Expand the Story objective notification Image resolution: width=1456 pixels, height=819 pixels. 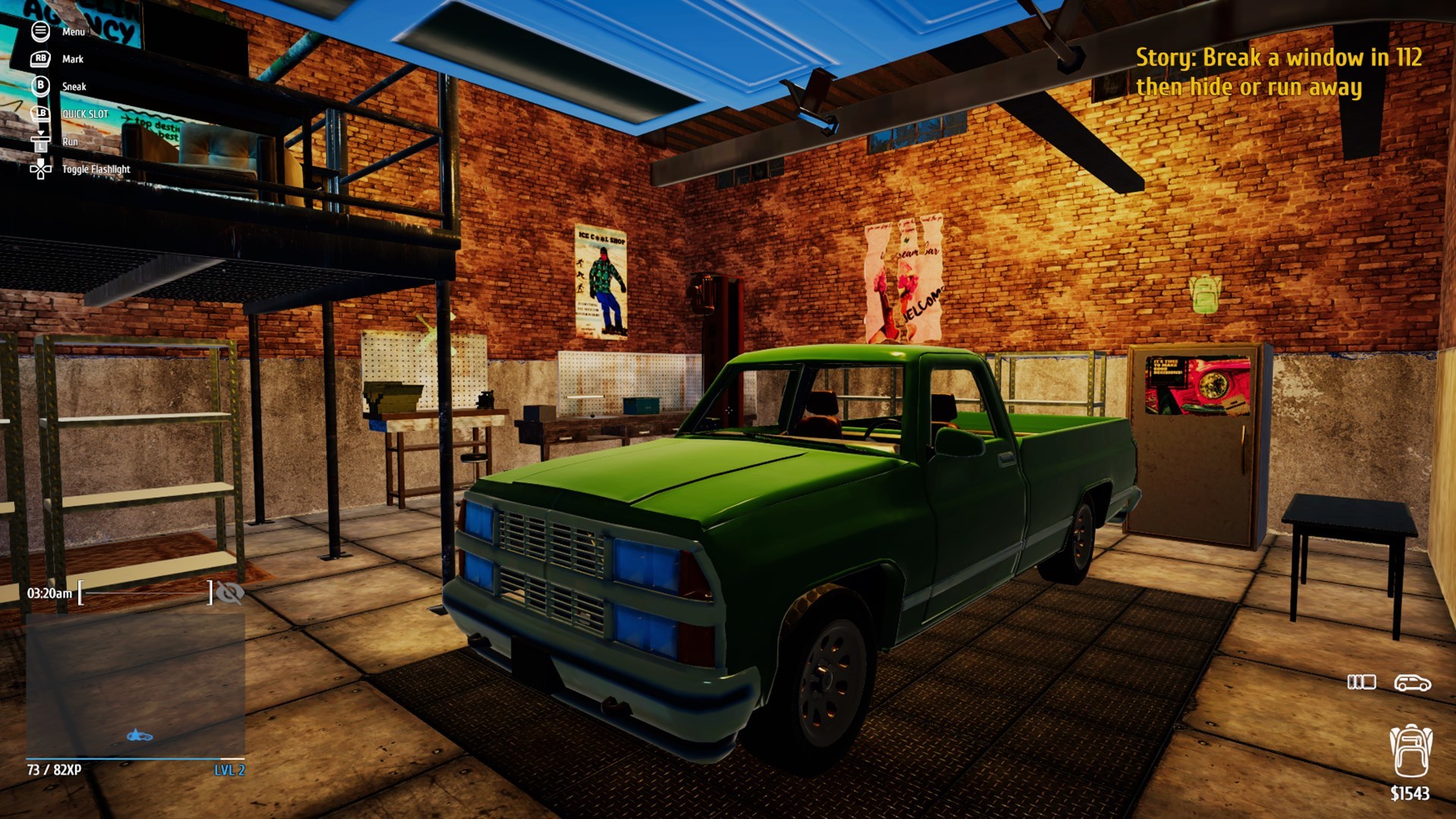pyautogui.click(x=1250, y=72)
